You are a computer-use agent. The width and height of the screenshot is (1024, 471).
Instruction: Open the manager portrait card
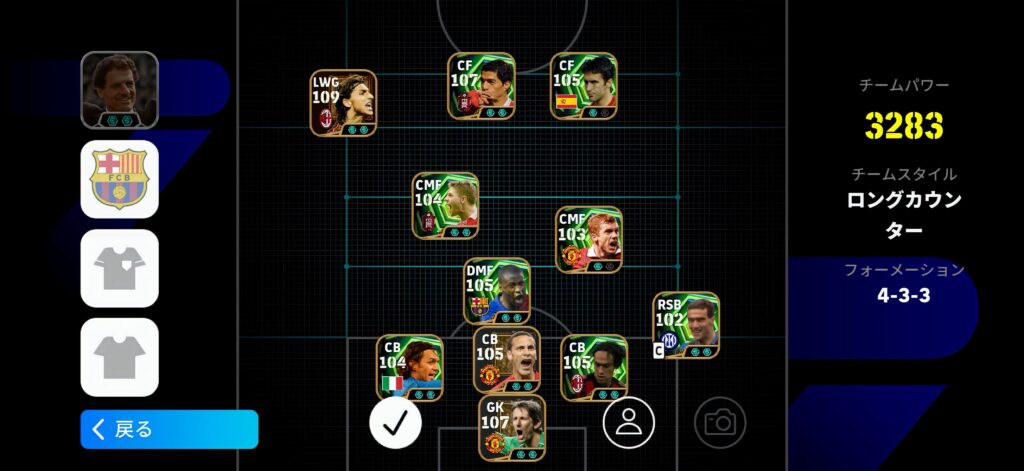pyautogui.click(x=120, y=90)
